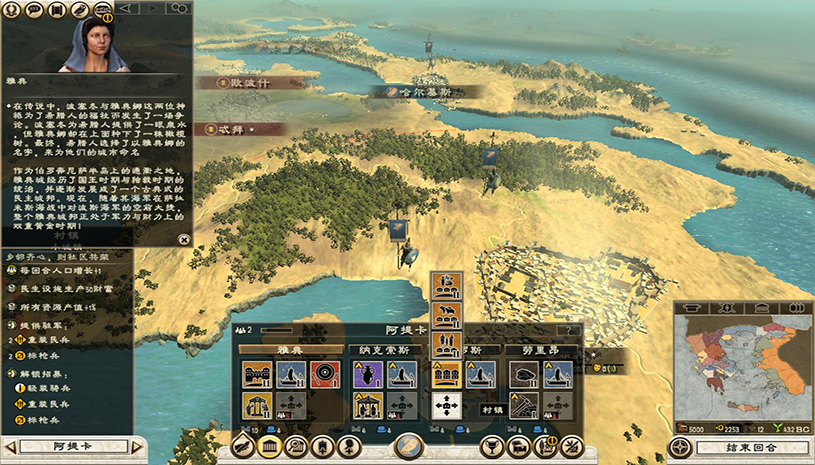This screenshot has width=815, height=465.
Task: Click the 阿提卡 province name bar
Action: coord(70,446)
